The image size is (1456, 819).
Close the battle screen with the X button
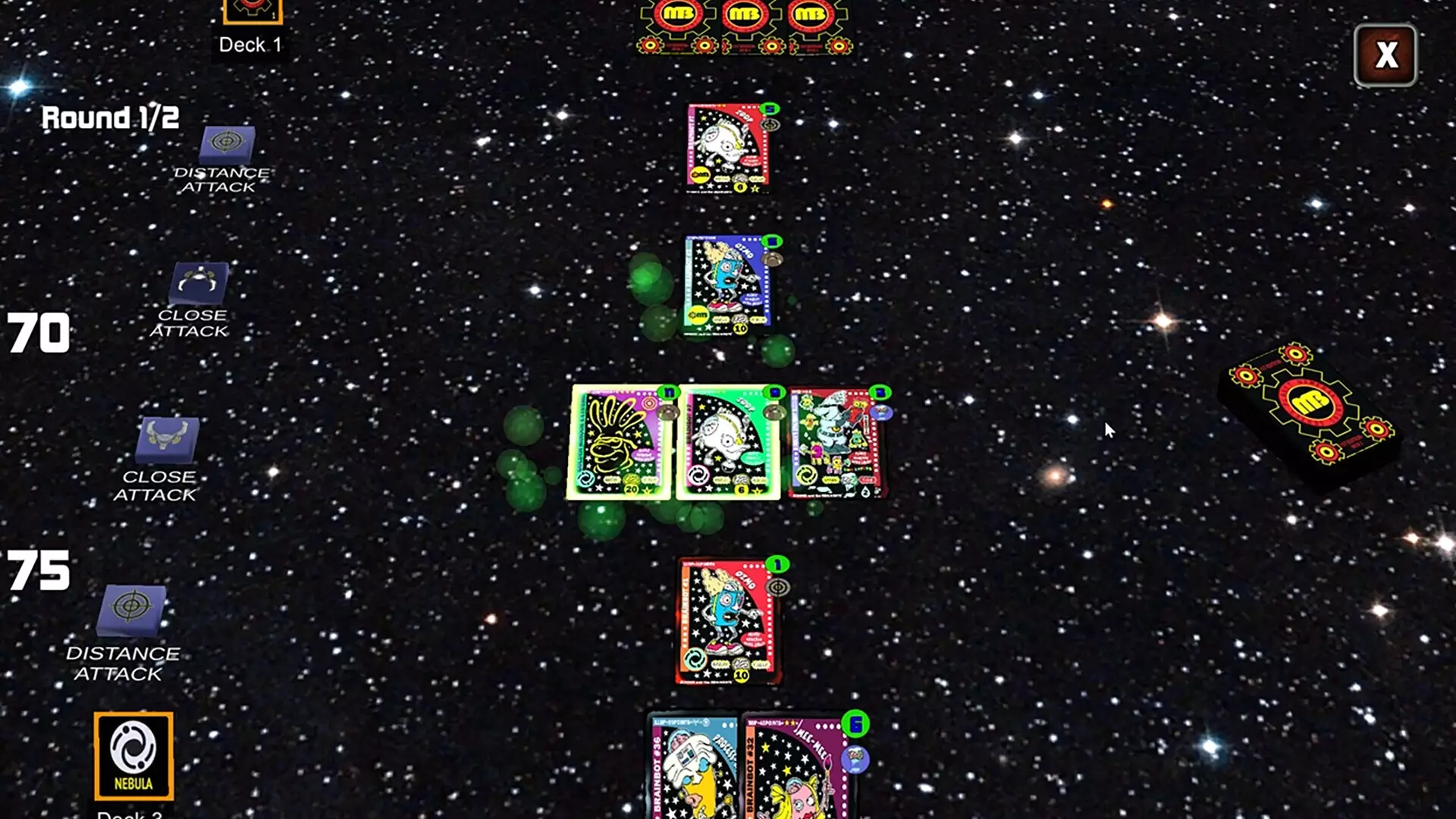1386,55
